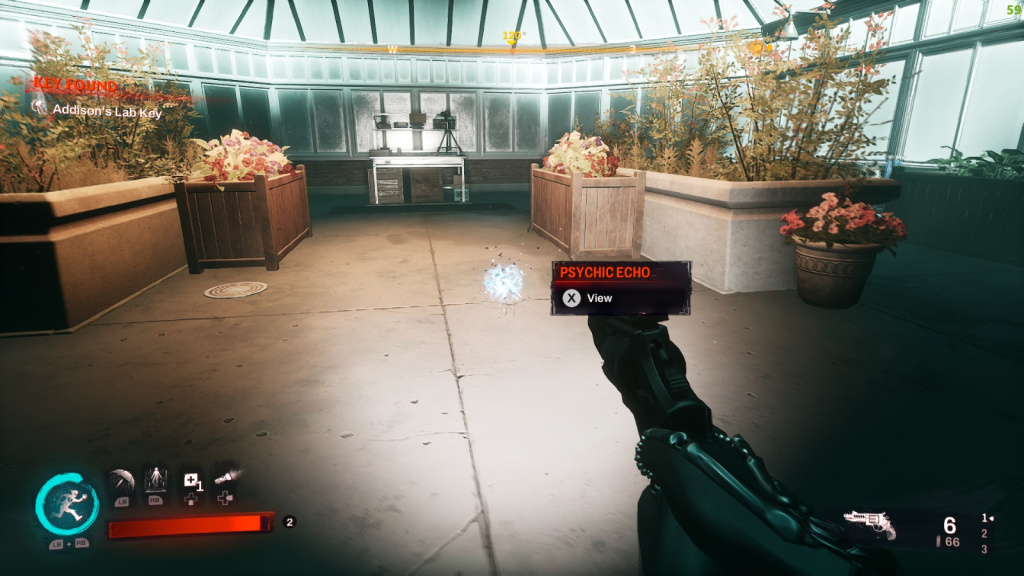
Task: Select the running figure ability circle
Action: (x=67, y=503)
